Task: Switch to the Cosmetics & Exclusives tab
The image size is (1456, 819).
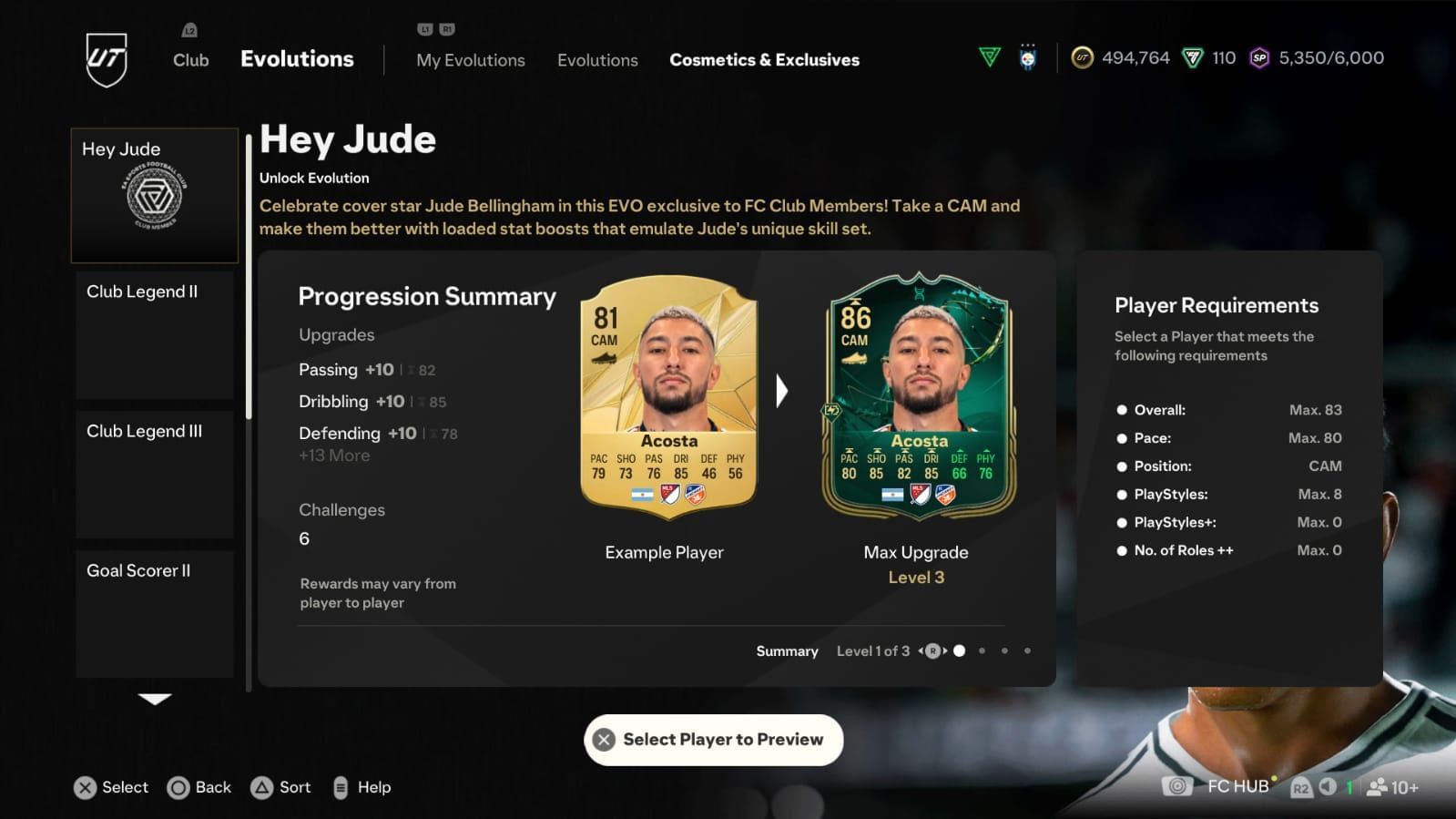Action: click(764, 59)
